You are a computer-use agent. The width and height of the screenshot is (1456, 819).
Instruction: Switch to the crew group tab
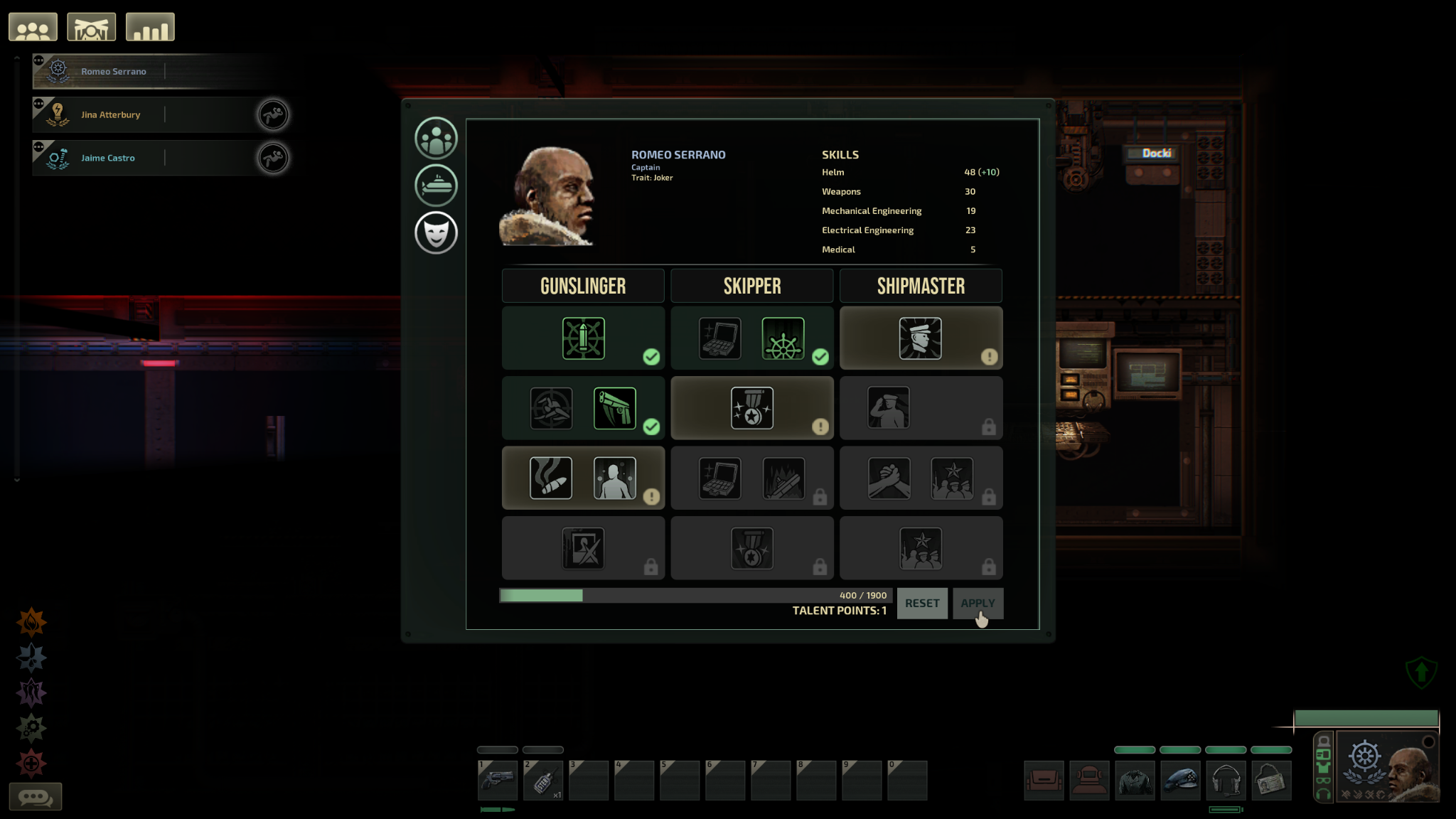click(x=436, y=138)
